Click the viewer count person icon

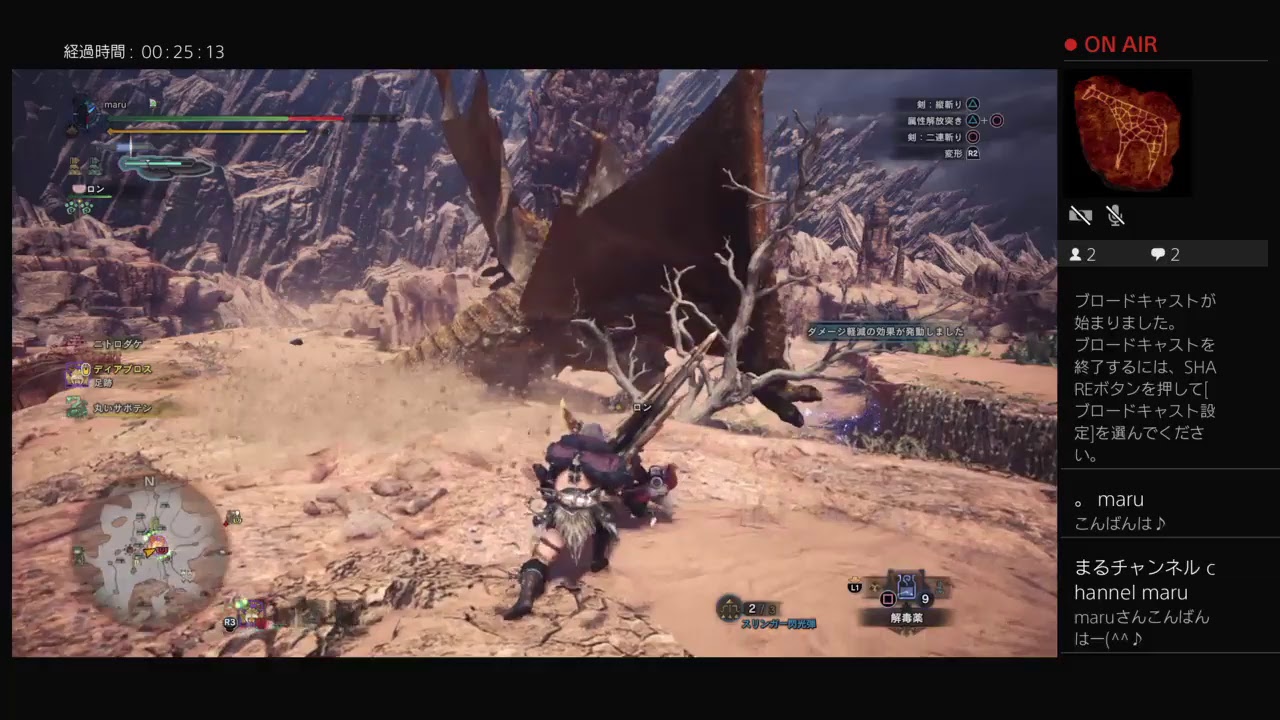1078,254
